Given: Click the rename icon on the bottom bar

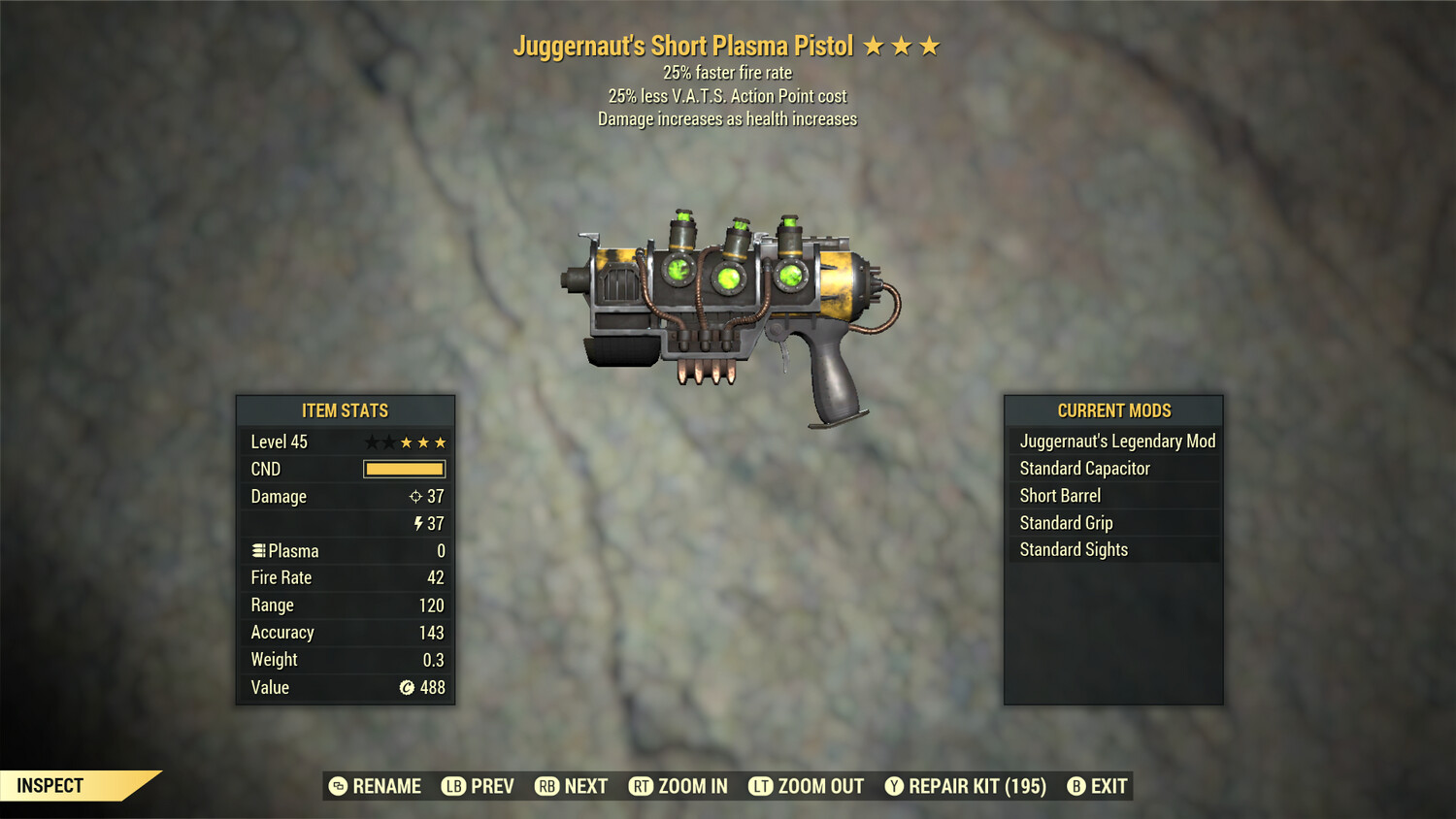Looking at the screenshot, I should (x=337, y=786).
